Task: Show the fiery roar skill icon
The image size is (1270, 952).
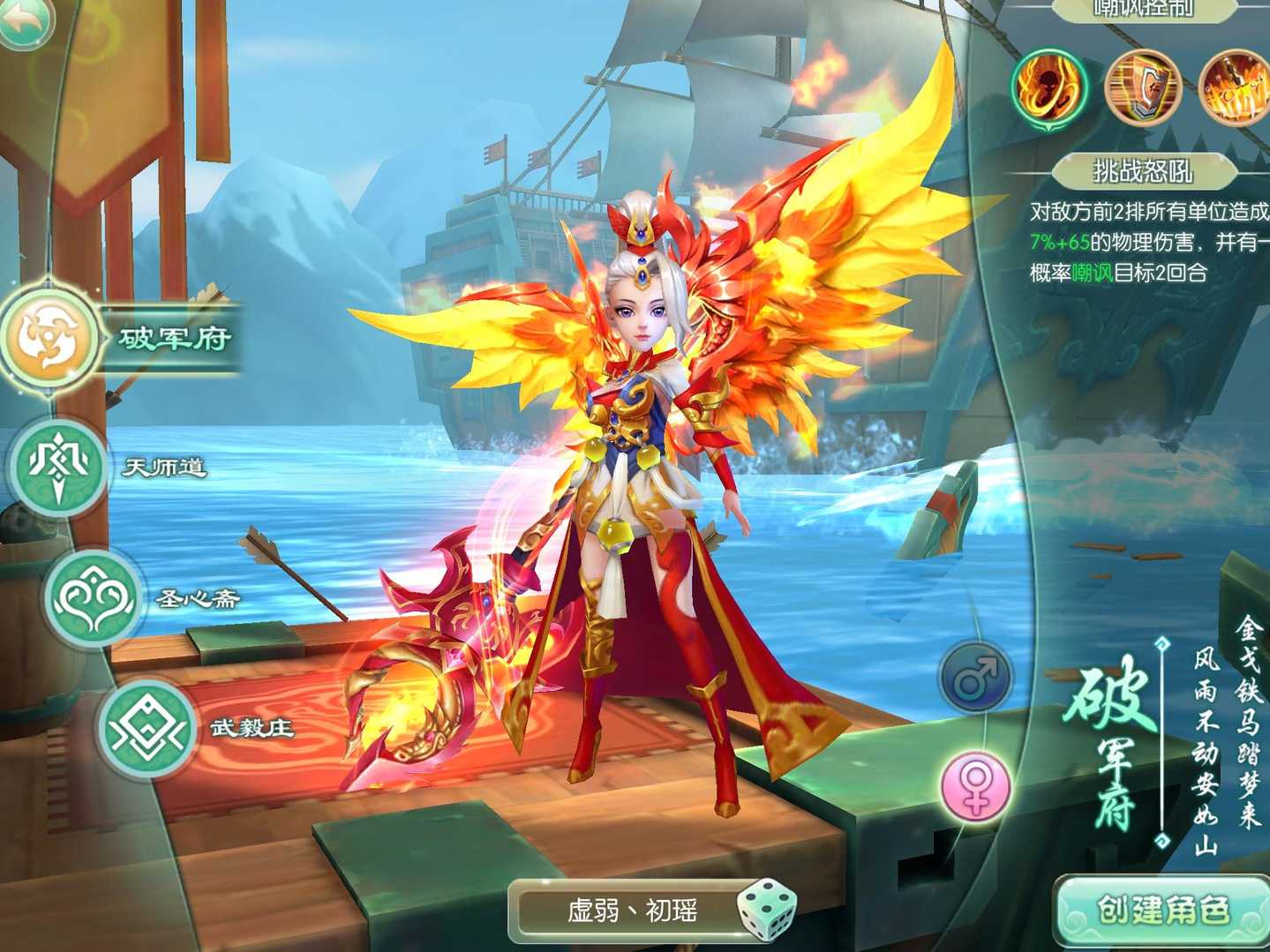Action: pyautogui.click(x=1048, y=88)
